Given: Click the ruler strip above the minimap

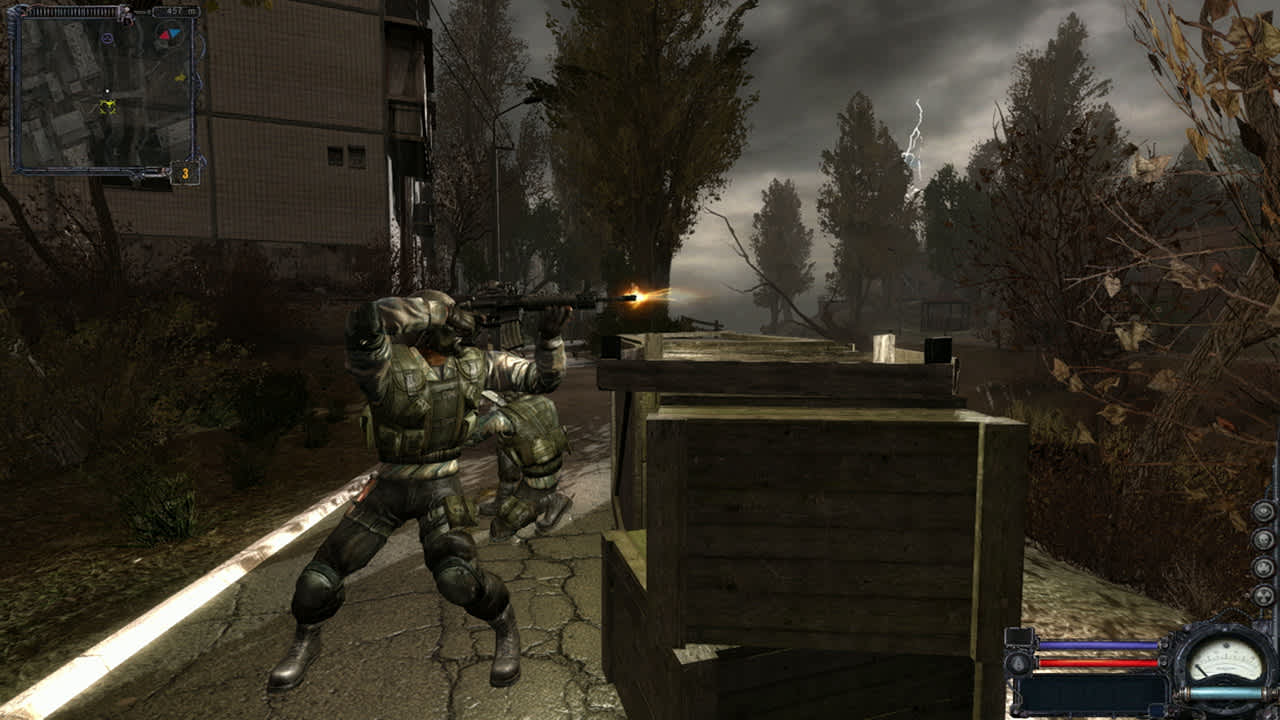Looking at the screenshot, I should (72, 11).
